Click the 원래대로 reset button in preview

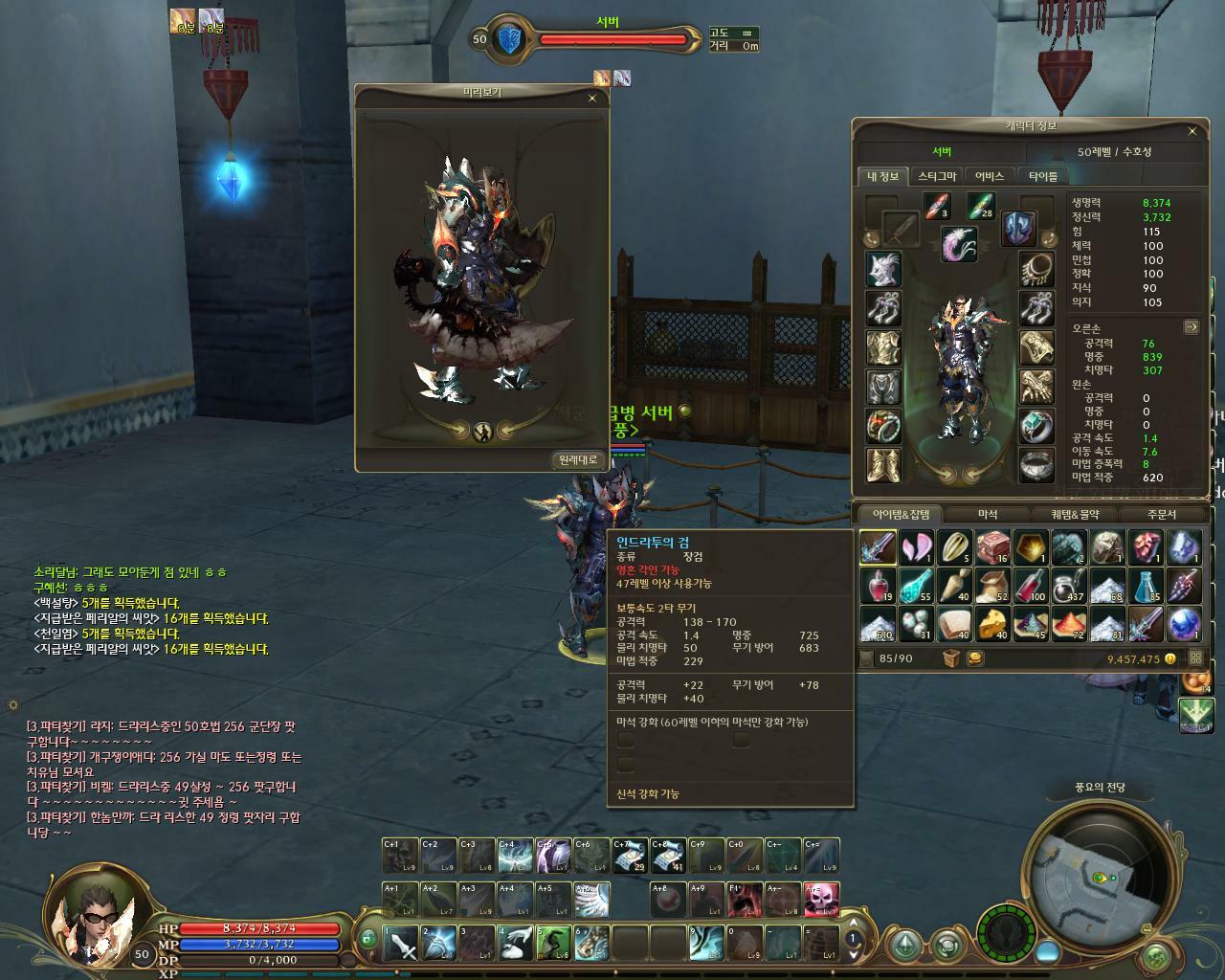[x=578, y=459]
